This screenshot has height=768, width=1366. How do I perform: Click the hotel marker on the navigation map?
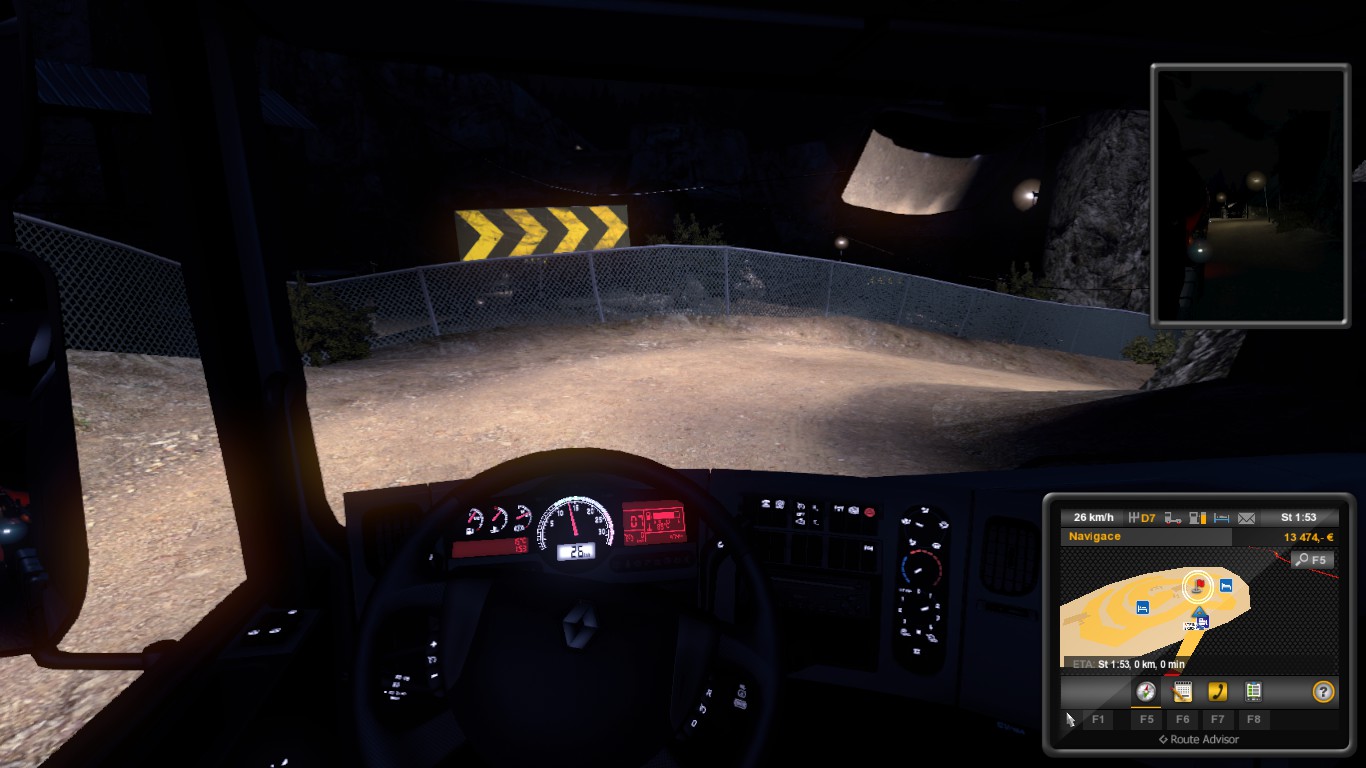coord(1224,585)
